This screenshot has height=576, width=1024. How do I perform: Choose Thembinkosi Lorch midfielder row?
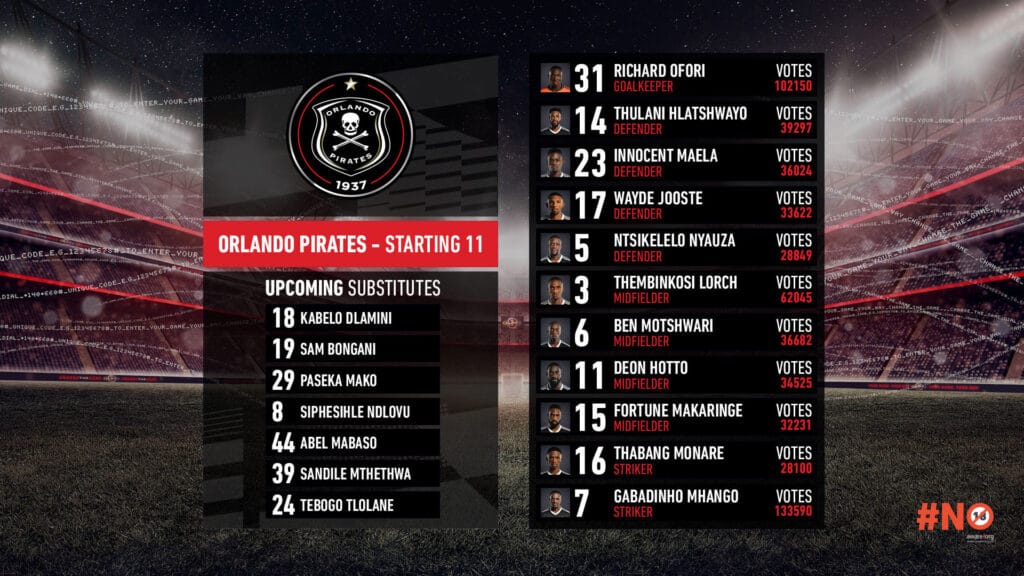pos(677,289)
